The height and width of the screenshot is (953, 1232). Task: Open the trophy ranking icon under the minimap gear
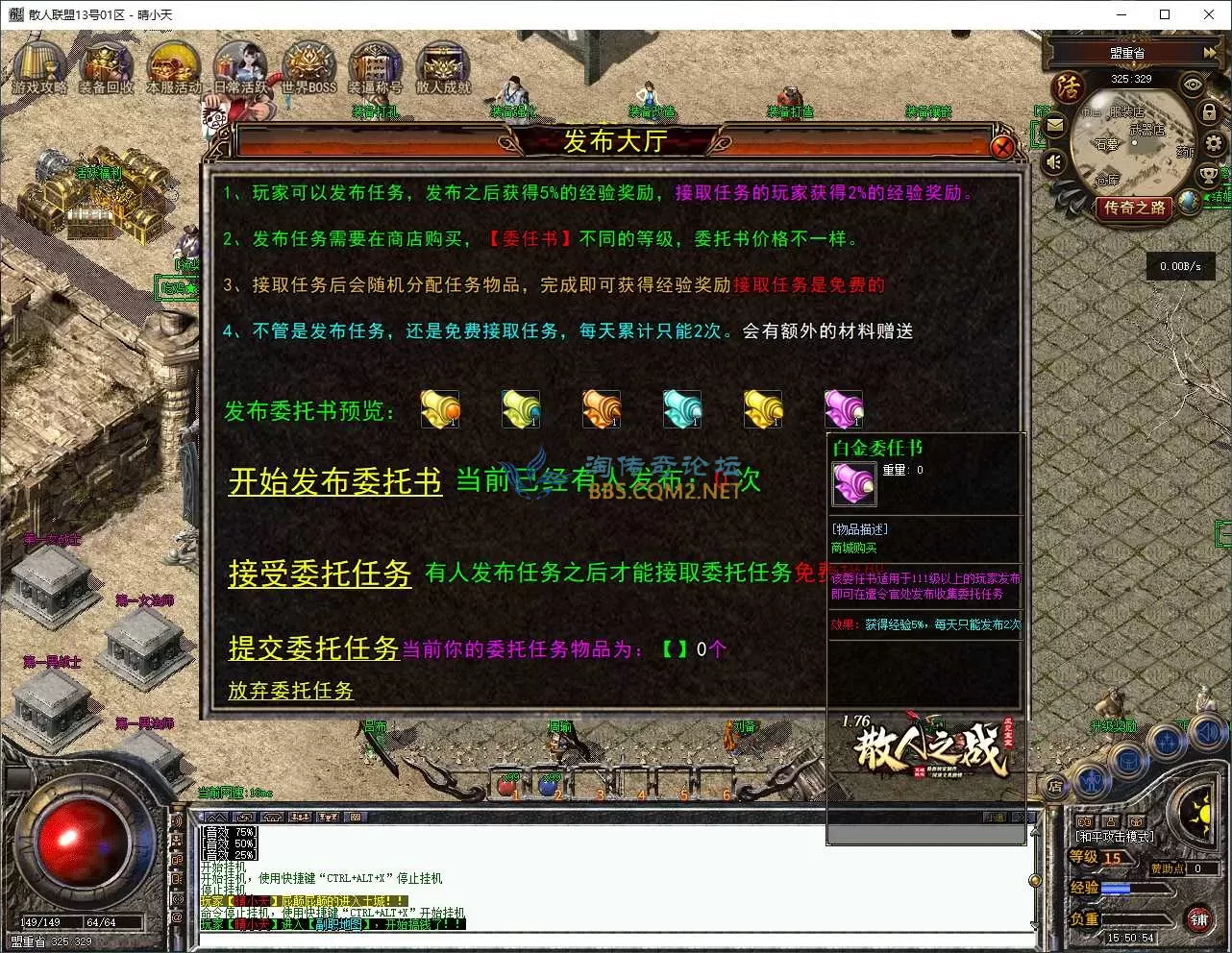[x=1208, y=176]
